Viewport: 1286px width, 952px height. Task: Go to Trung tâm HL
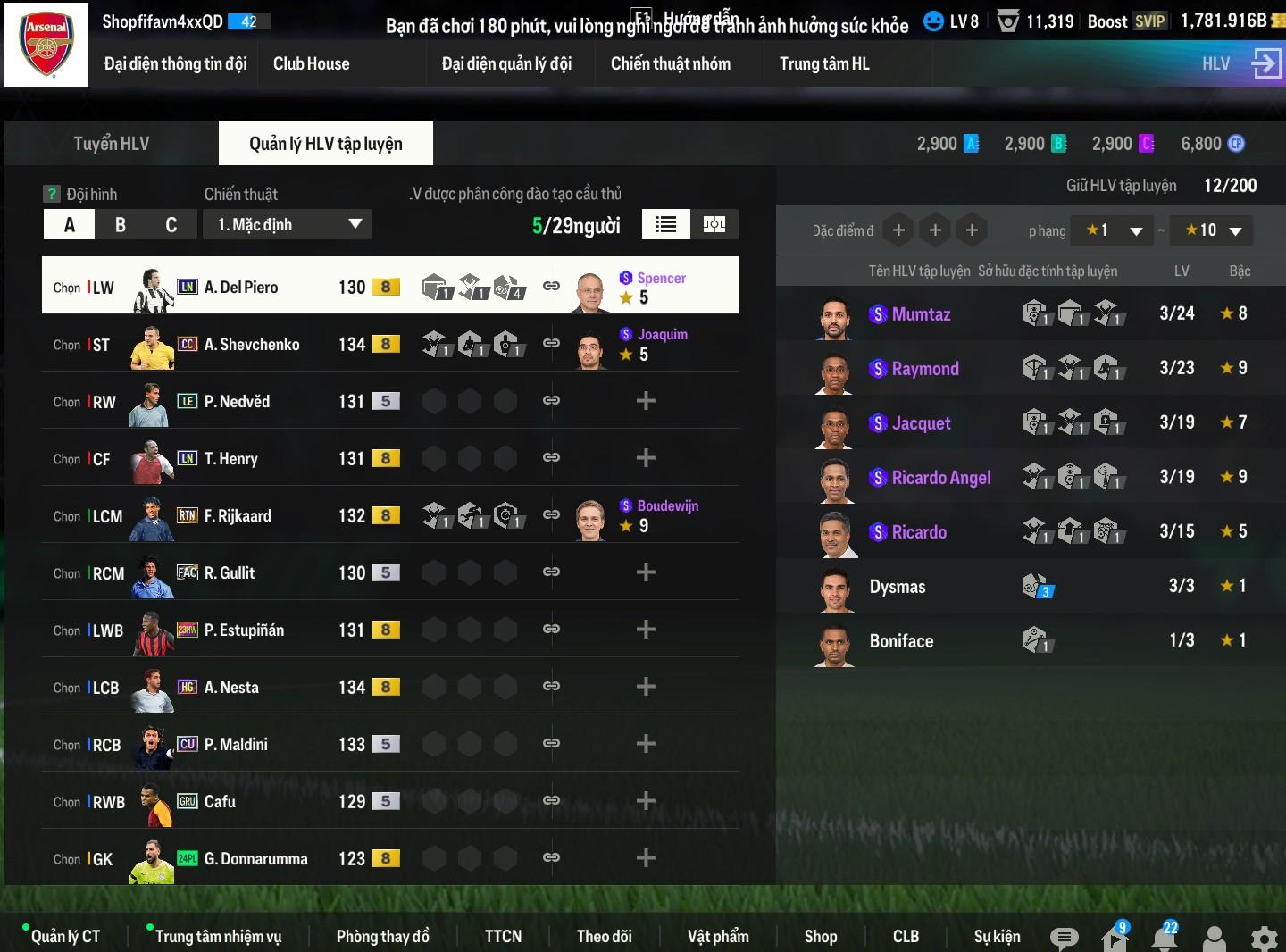[823, 63]
